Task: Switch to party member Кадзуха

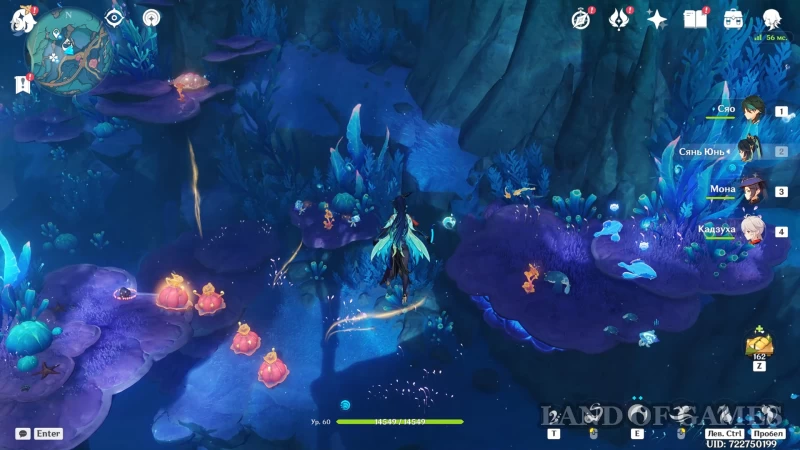Action: (752, 231)
